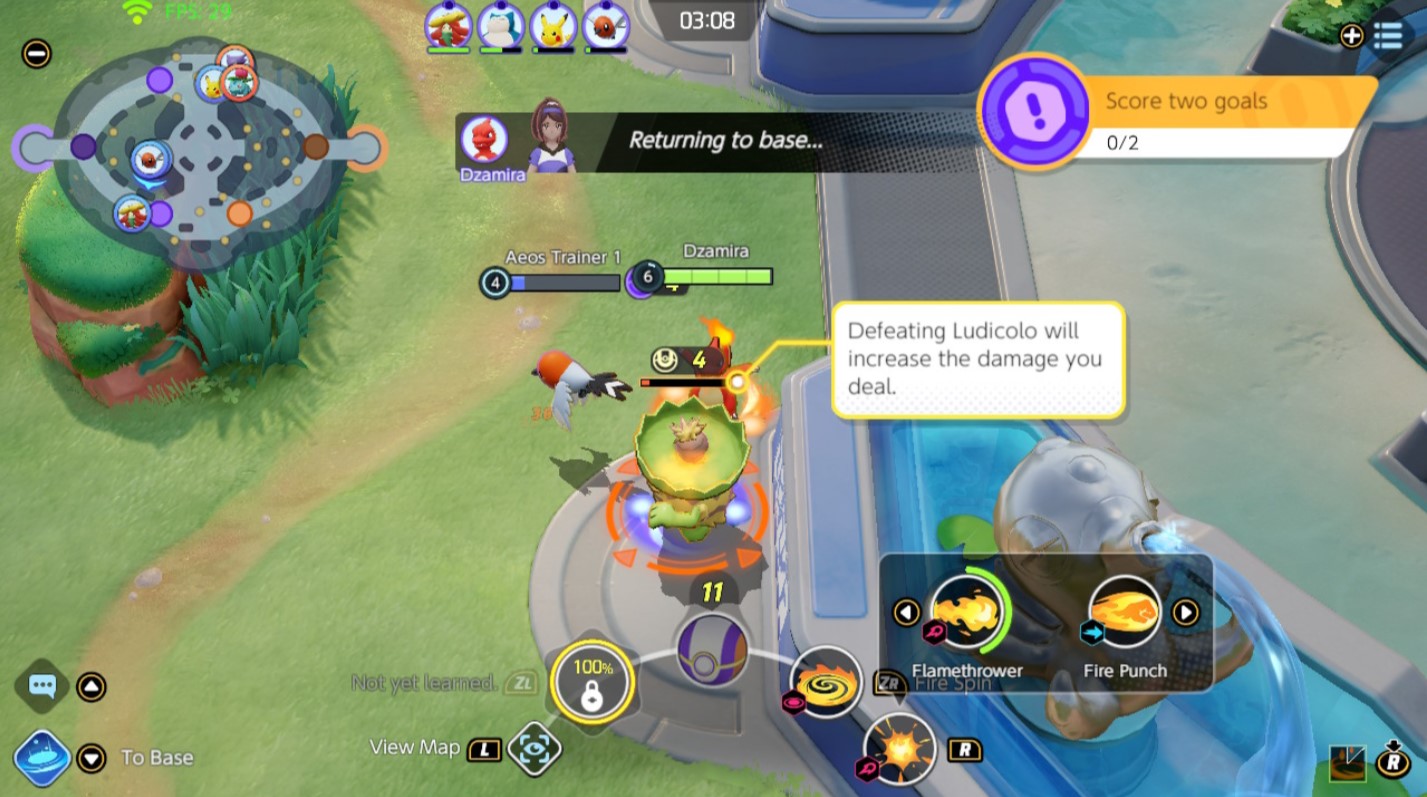Viewport: 1427px width, 797px height.
Task: Click the left arrow beside Flamethrower
Action: pyautogui.click(x=907, y=611)
